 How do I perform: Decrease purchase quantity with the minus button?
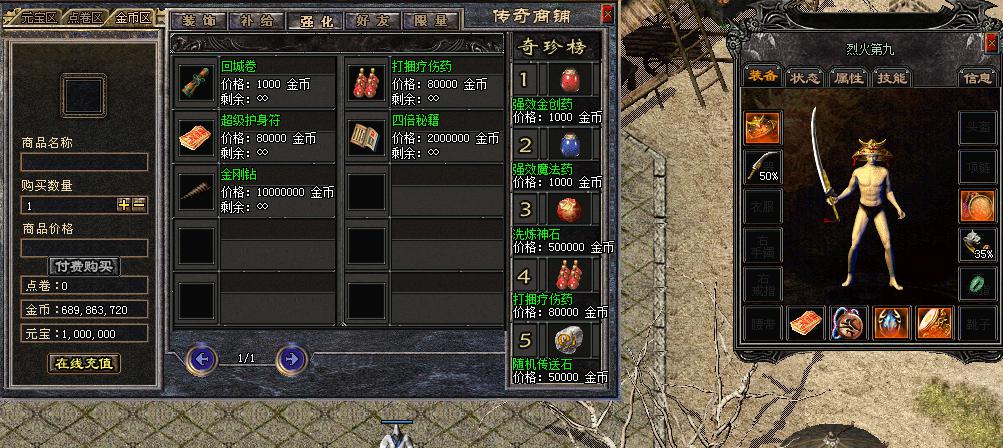139,204
